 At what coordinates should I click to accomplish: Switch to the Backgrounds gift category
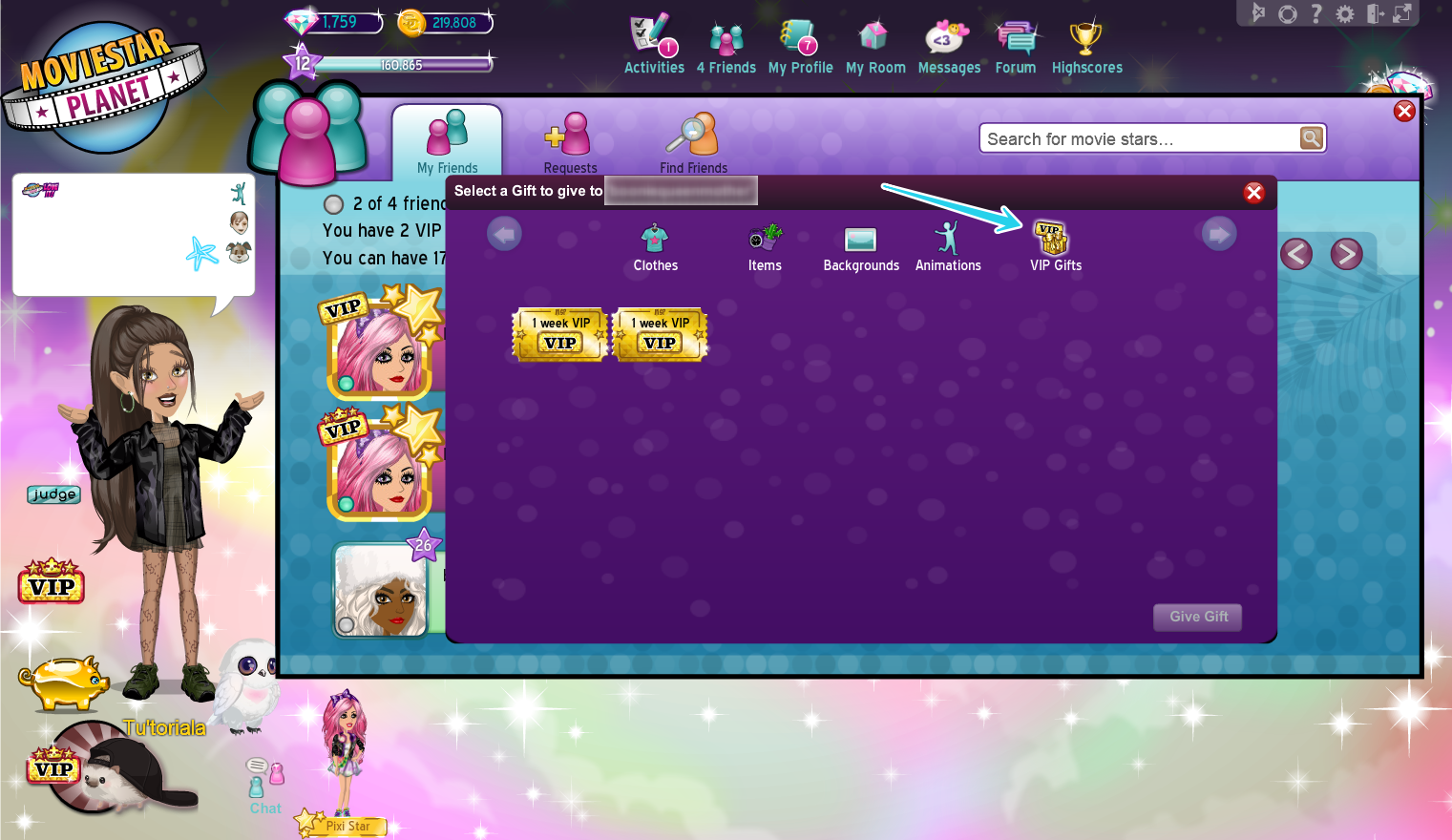coord(860,245)
